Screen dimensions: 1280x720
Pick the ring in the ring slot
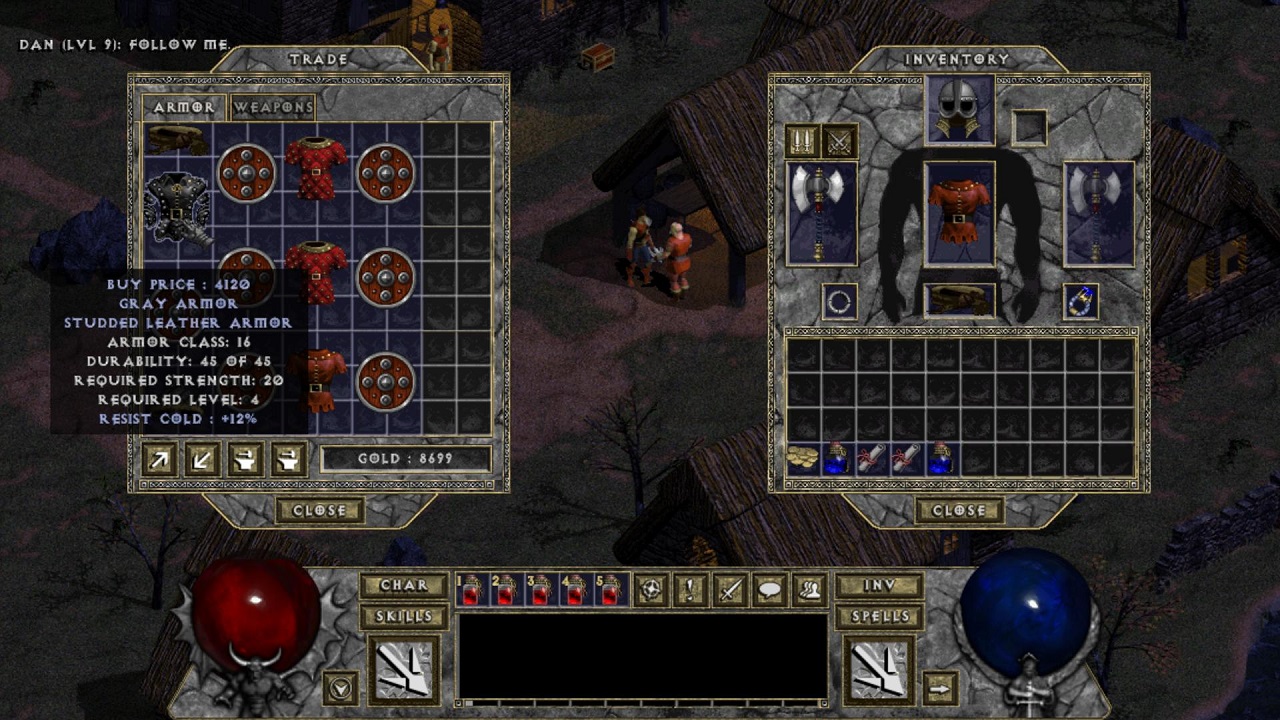(x=839, y=301)
